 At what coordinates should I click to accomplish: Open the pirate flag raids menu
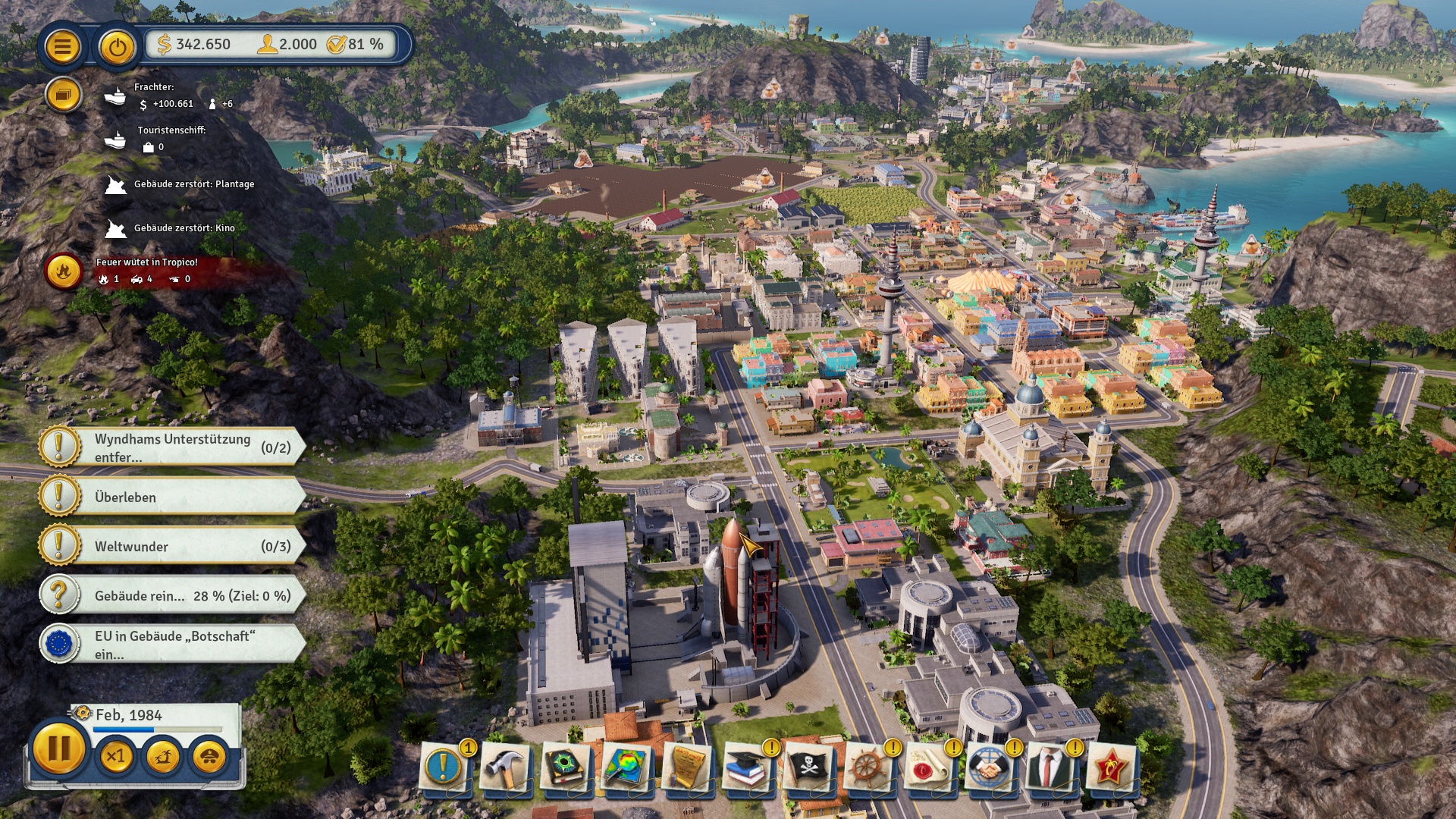[808, 768]
